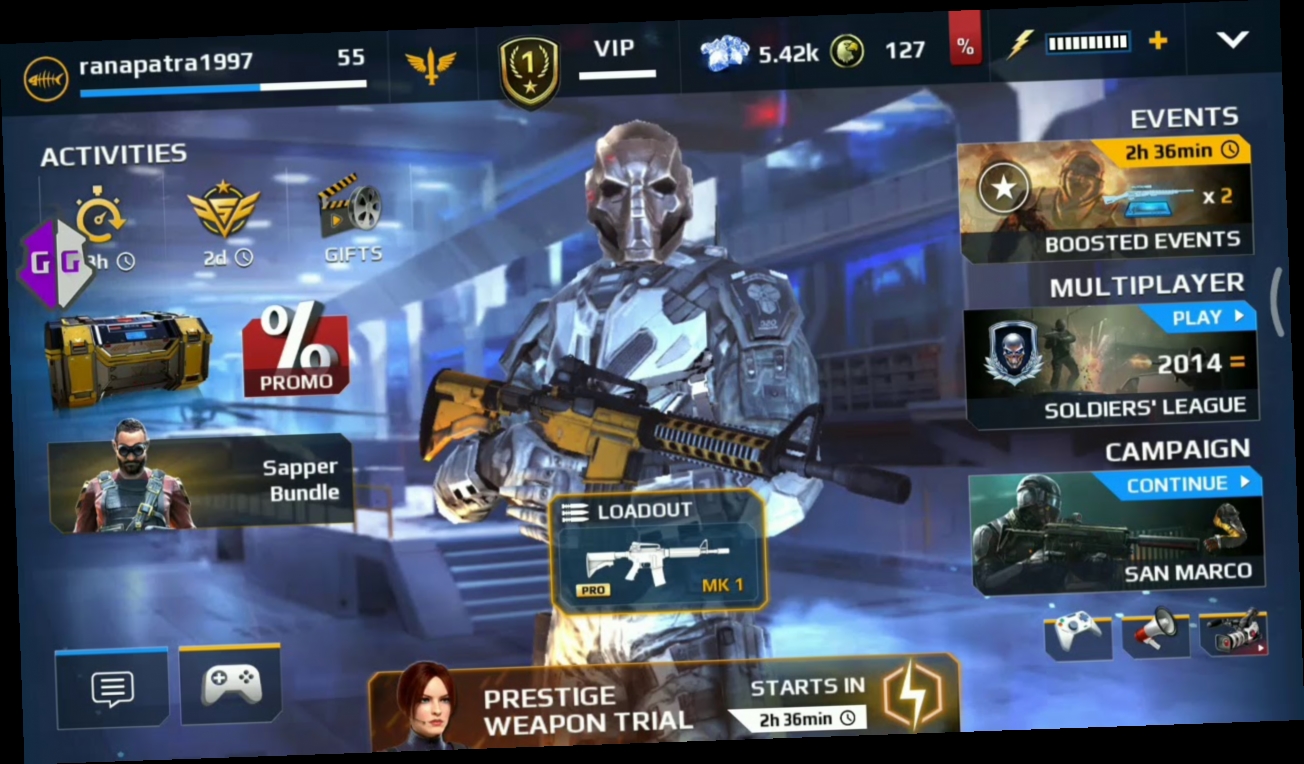Expand the loadout panel
The height and width of the screenshot is (764, 1304).
660,550
